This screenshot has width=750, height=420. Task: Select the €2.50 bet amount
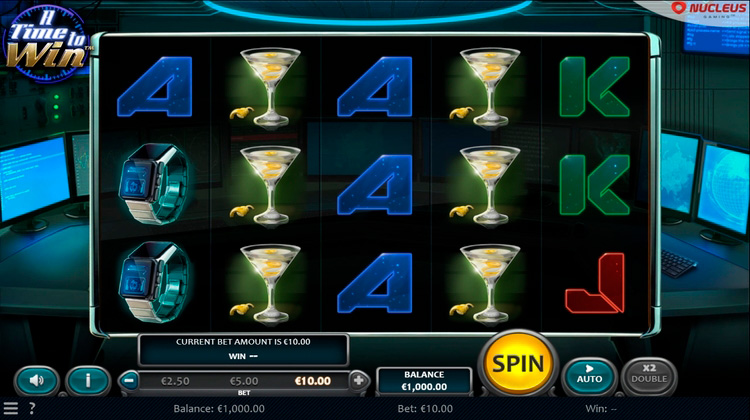tap(174, 380)
